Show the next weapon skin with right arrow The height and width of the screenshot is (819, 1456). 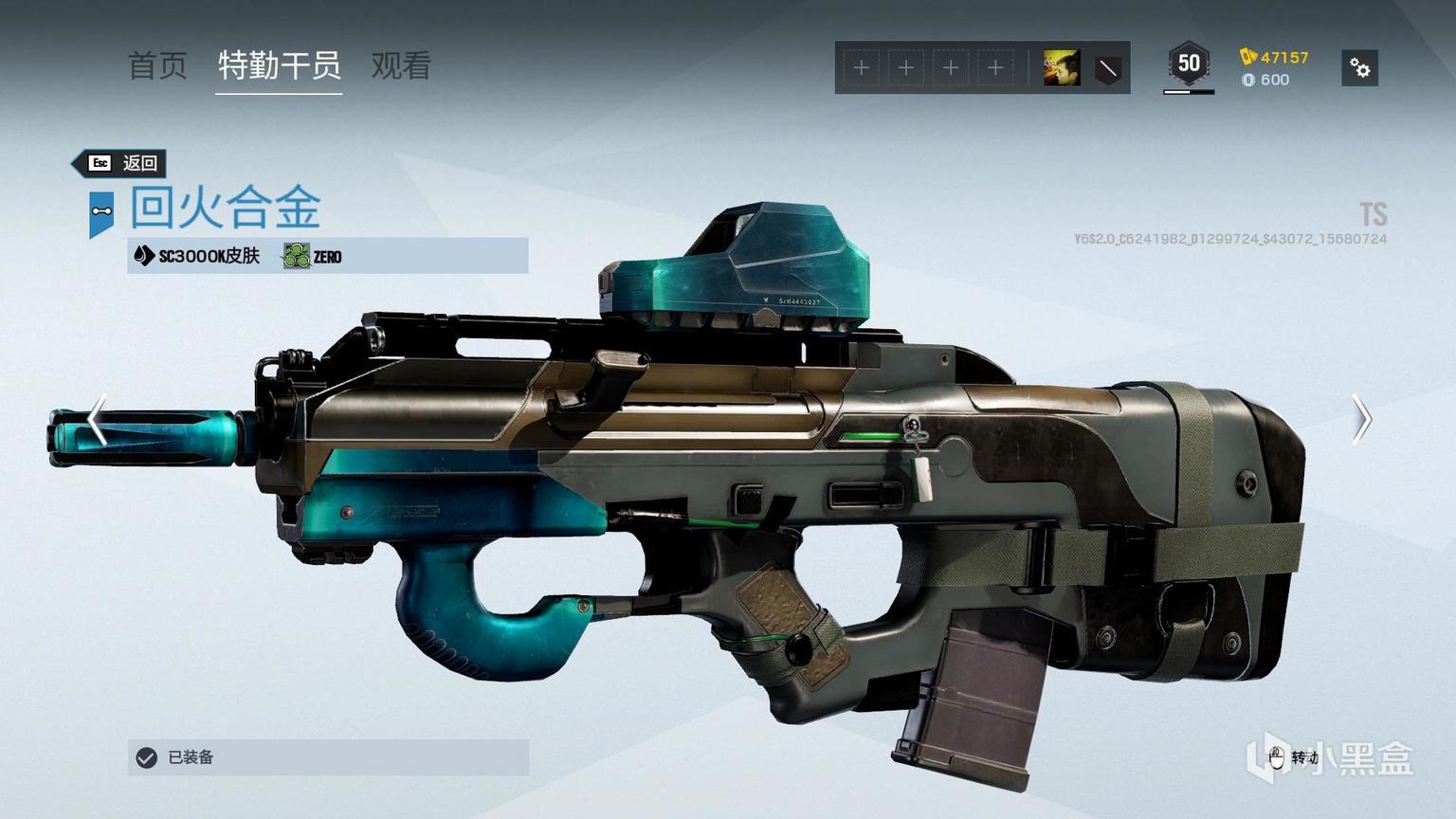coord(1361,419)
